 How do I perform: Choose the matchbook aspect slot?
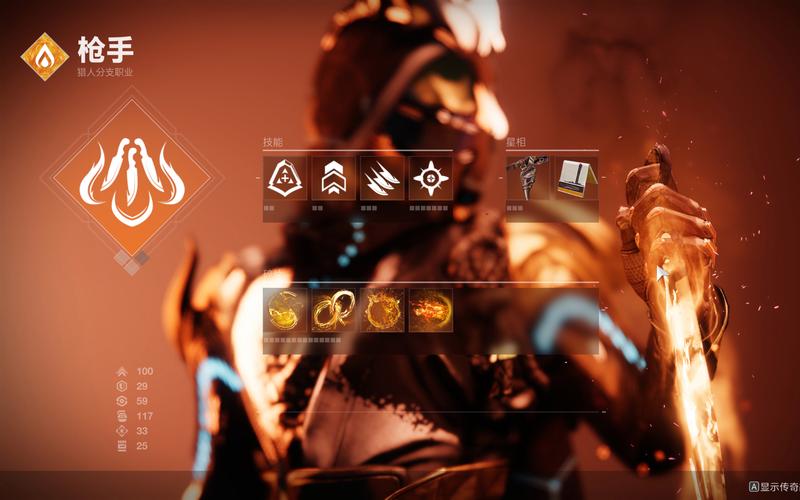pos(576,178)
